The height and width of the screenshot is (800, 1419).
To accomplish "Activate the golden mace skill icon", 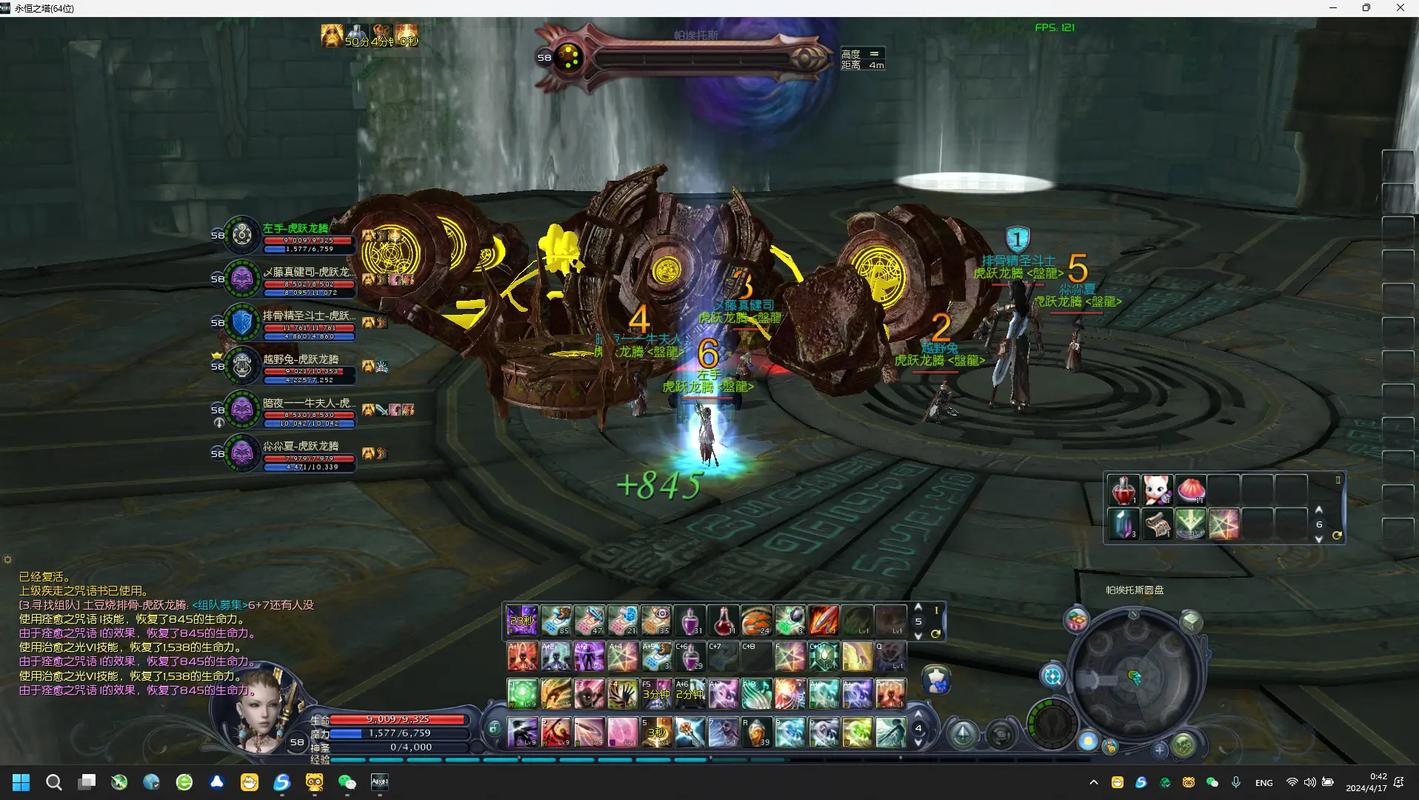I will pos(689,732).
